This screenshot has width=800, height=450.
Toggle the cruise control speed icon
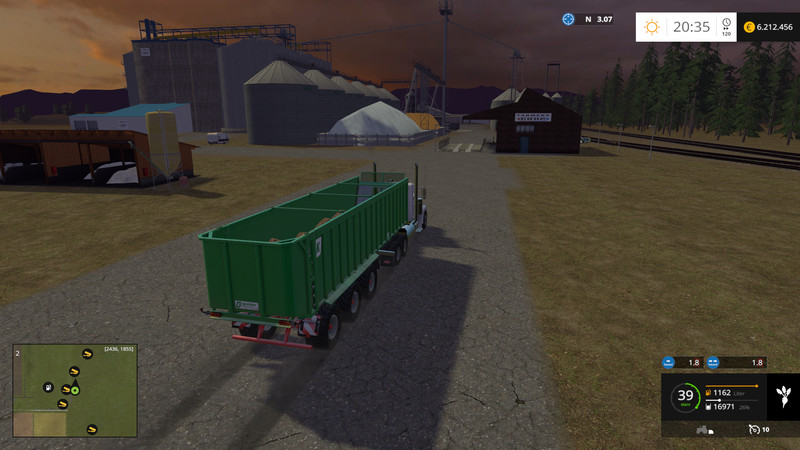753,430
